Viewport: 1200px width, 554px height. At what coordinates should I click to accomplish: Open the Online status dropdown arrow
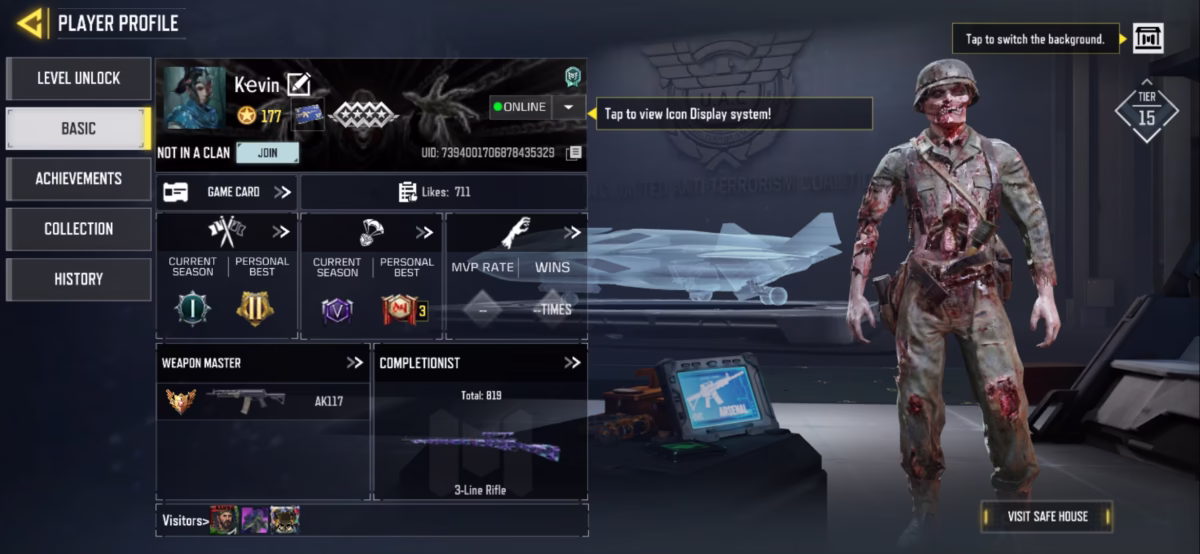click(568, 107)
